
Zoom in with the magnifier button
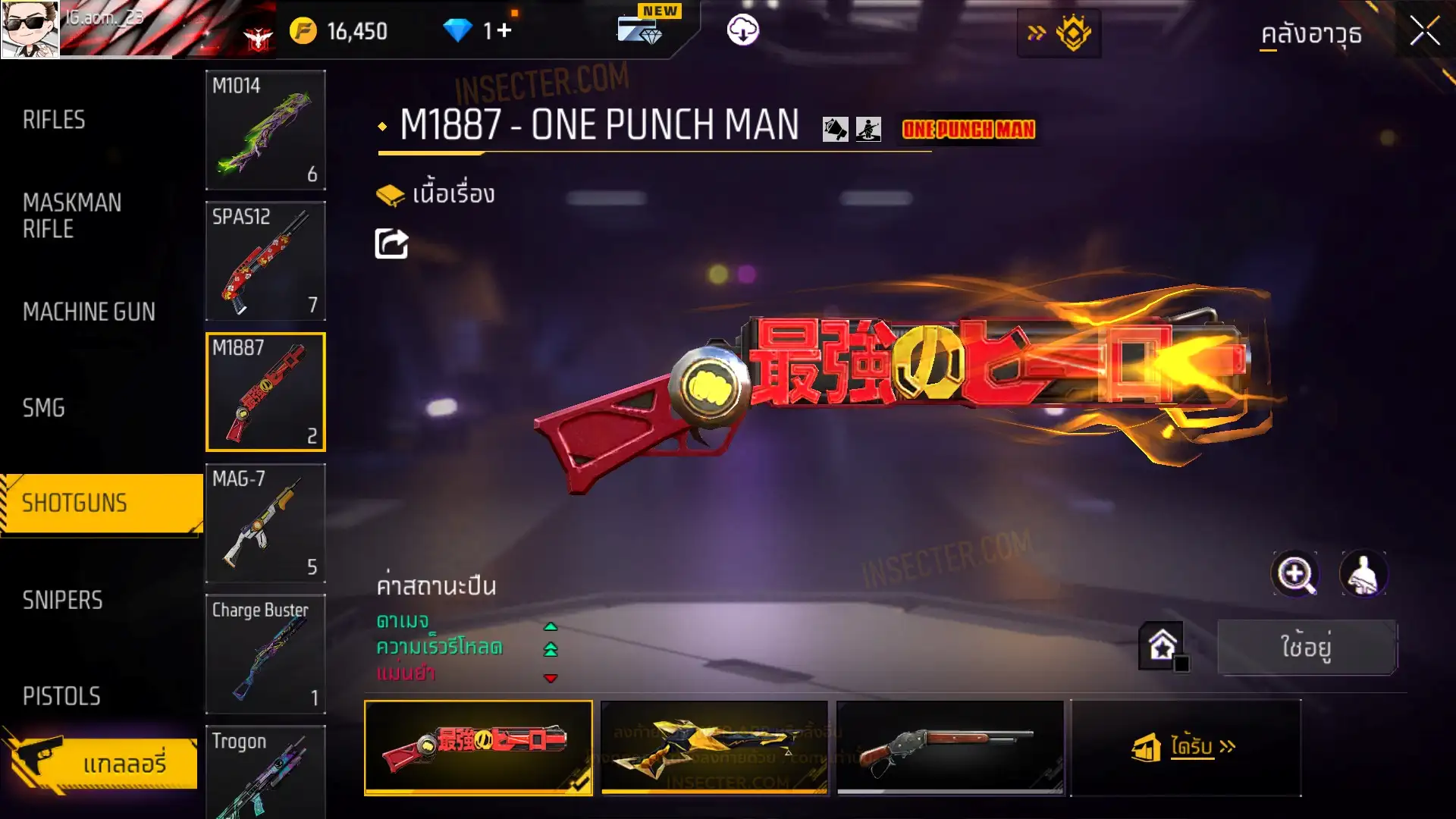tap(1294, 574)
